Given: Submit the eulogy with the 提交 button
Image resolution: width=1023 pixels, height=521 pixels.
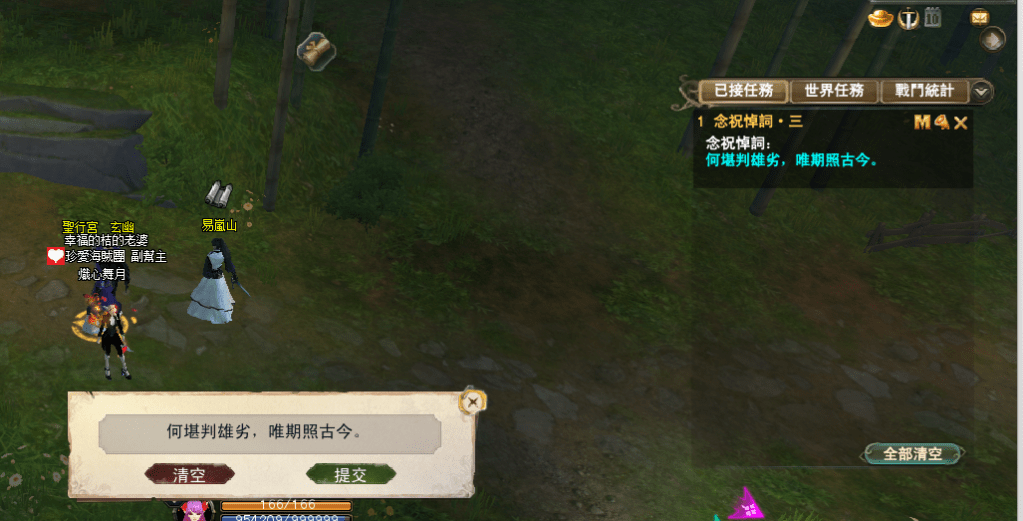Looking at the screenshot, I should 350,475.
